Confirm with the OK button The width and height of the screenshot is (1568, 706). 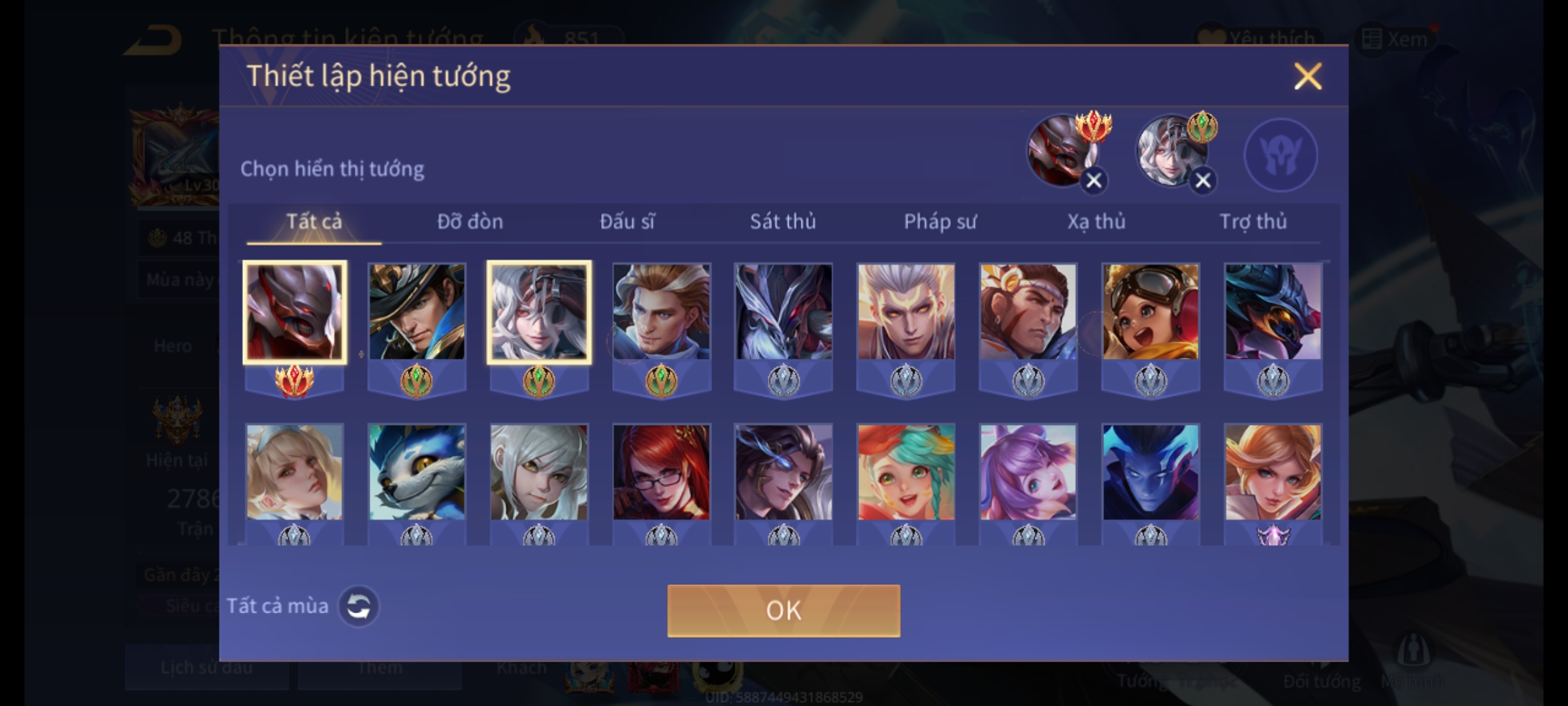tap(783, 611)
